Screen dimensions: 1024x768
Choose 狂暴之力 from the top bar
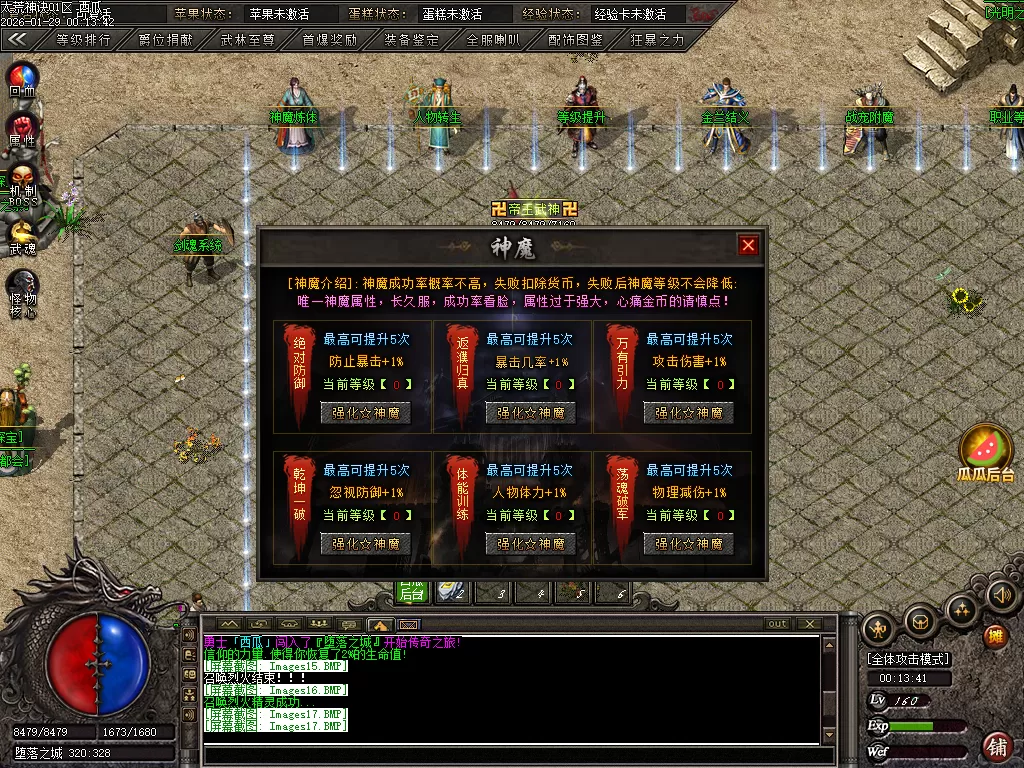(657, 40)
